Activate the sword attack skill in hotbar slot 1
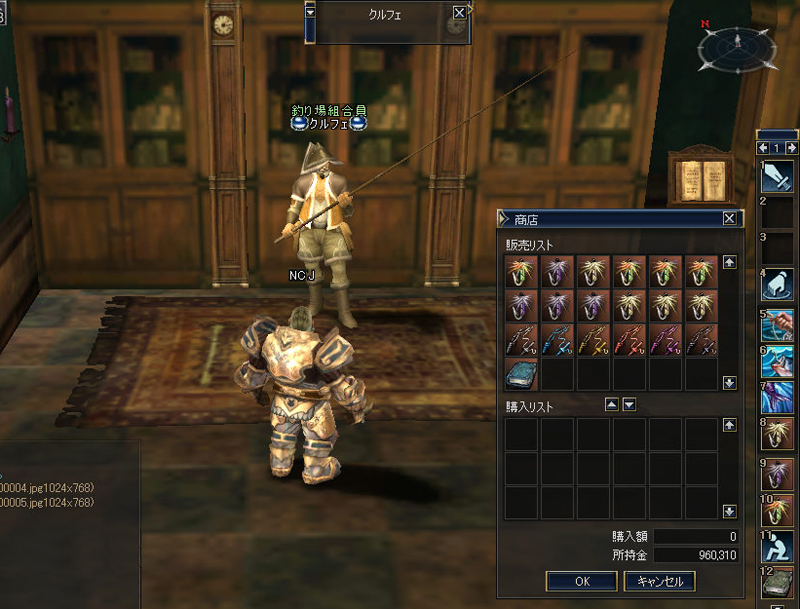800x609 pixels. (779, 177)
